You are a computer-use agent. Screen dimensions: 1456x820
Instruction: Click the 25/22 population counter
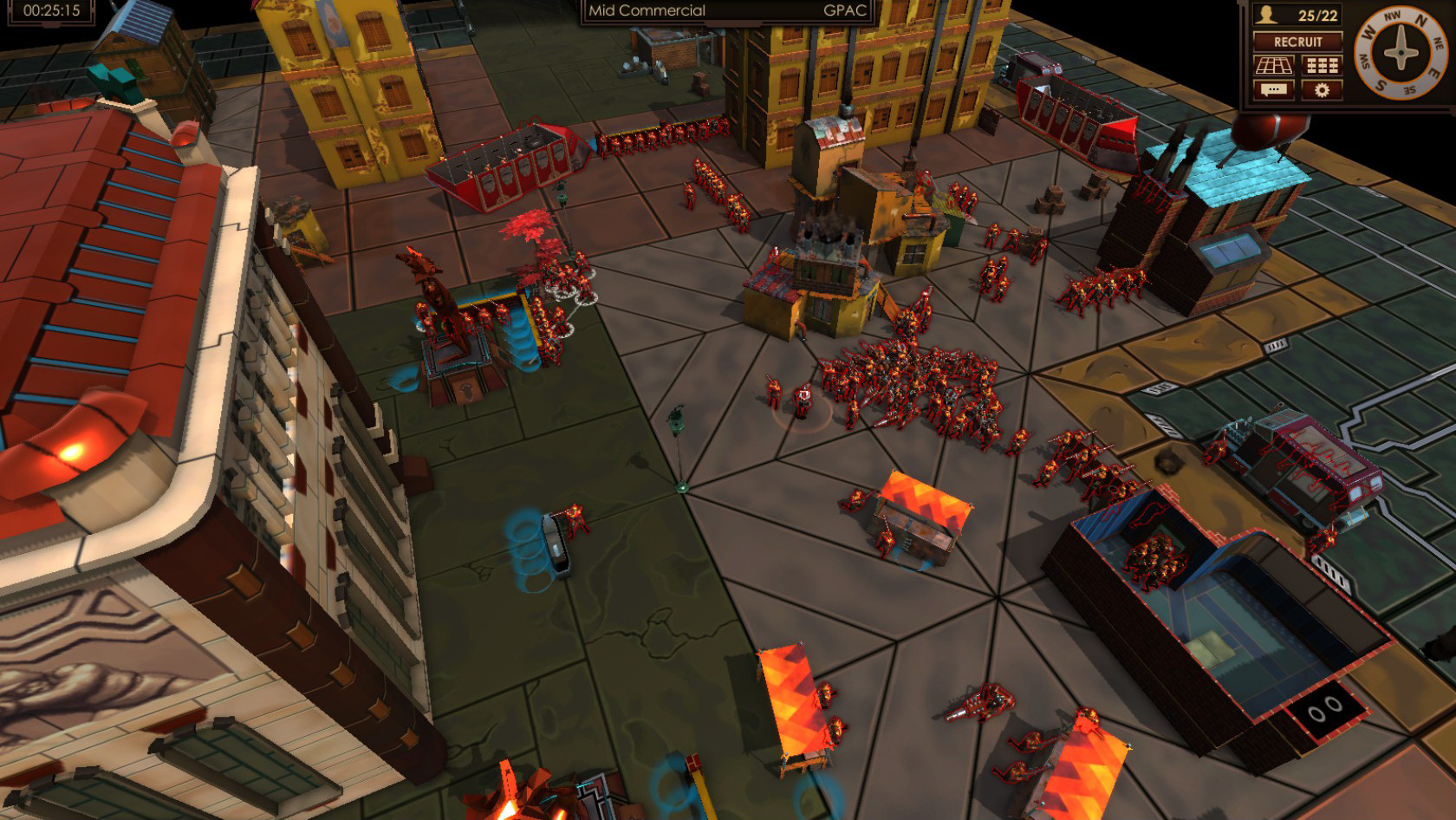click(x=1317, y=15)
